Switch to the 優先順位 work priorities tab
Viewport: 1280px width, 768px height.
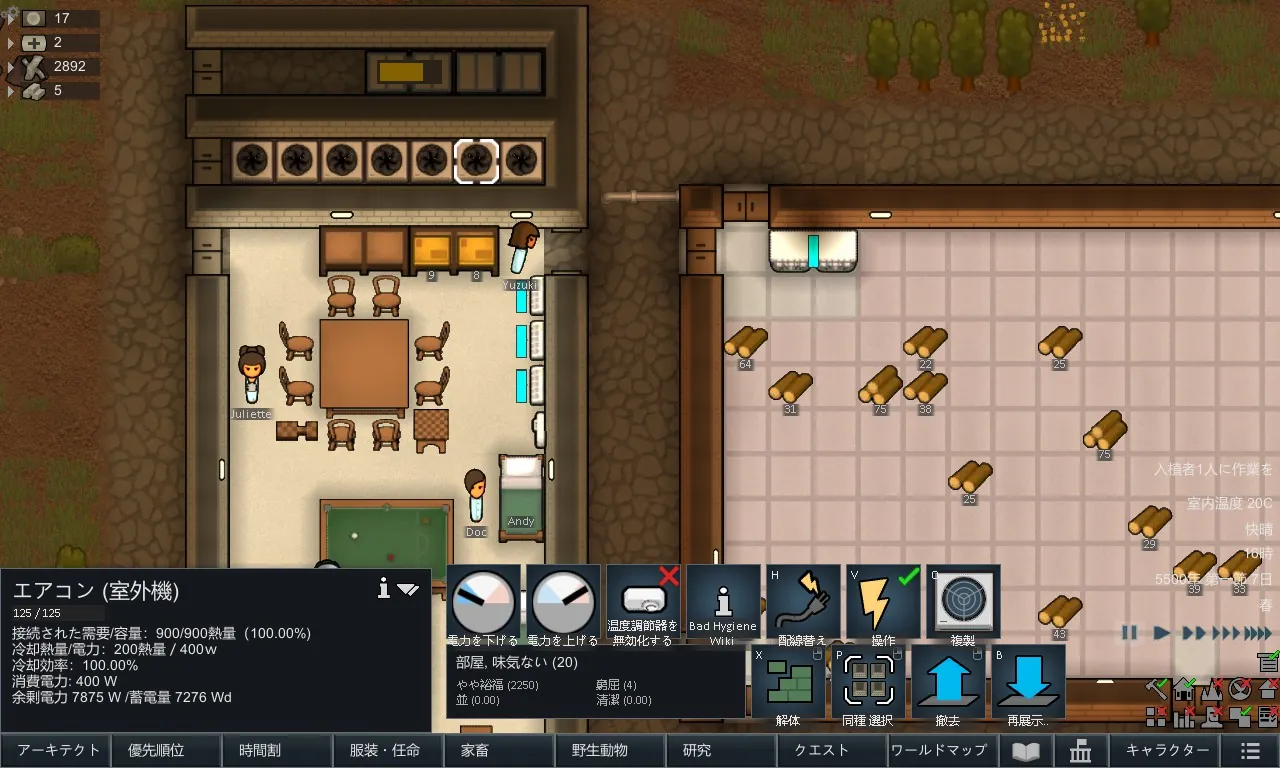pos(164,750)
